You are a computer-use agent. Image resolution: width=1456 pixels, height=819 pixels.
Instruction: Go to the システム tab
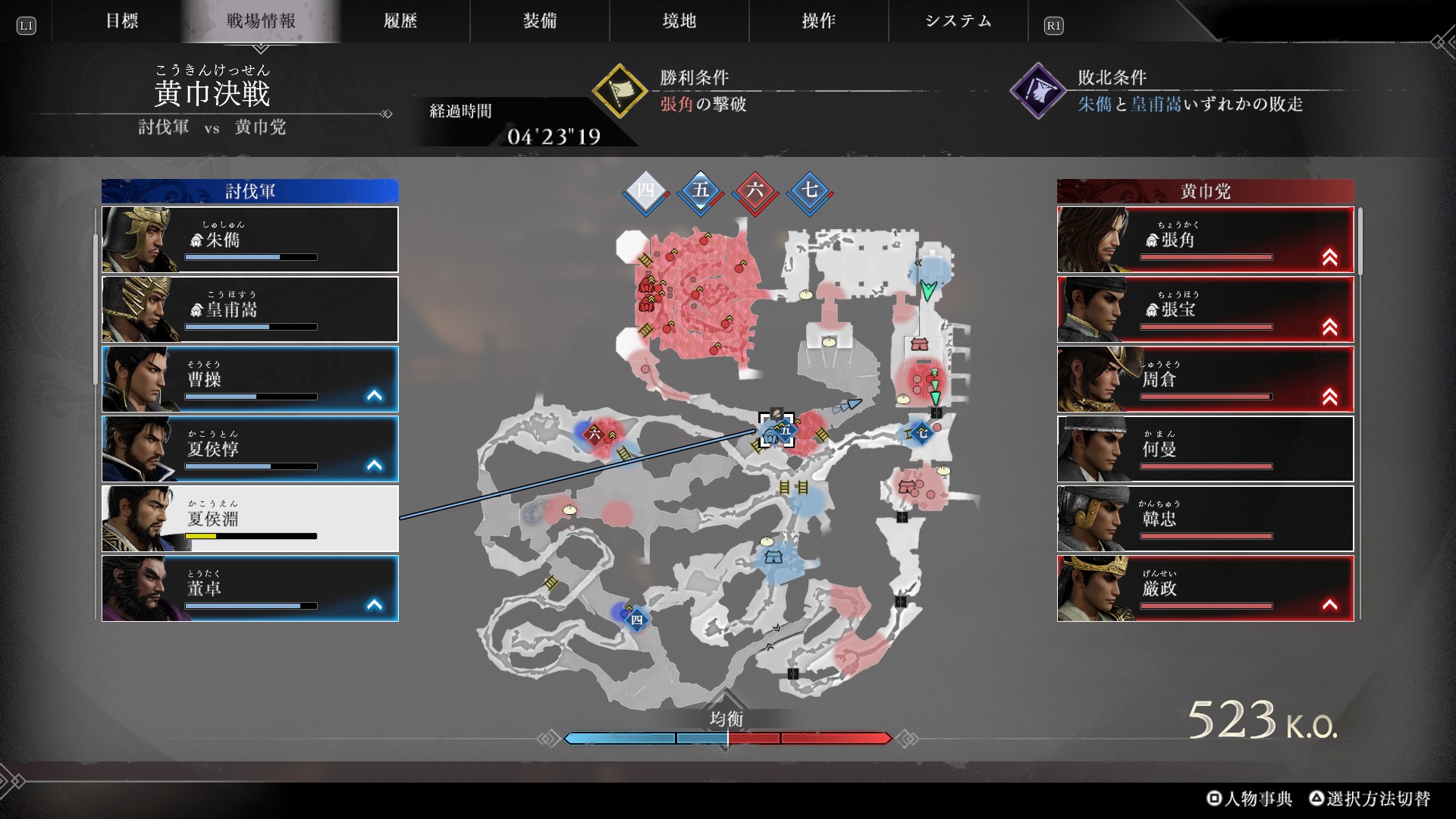(x=958, y=21)
